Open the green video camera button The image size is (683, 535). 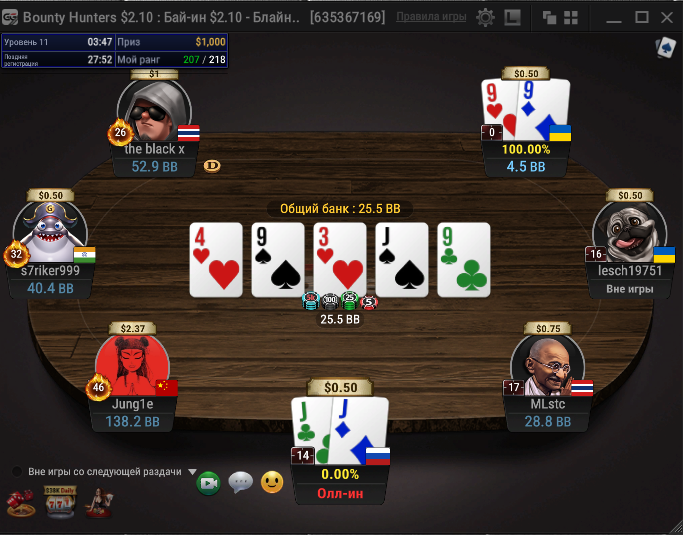(209, 483)
